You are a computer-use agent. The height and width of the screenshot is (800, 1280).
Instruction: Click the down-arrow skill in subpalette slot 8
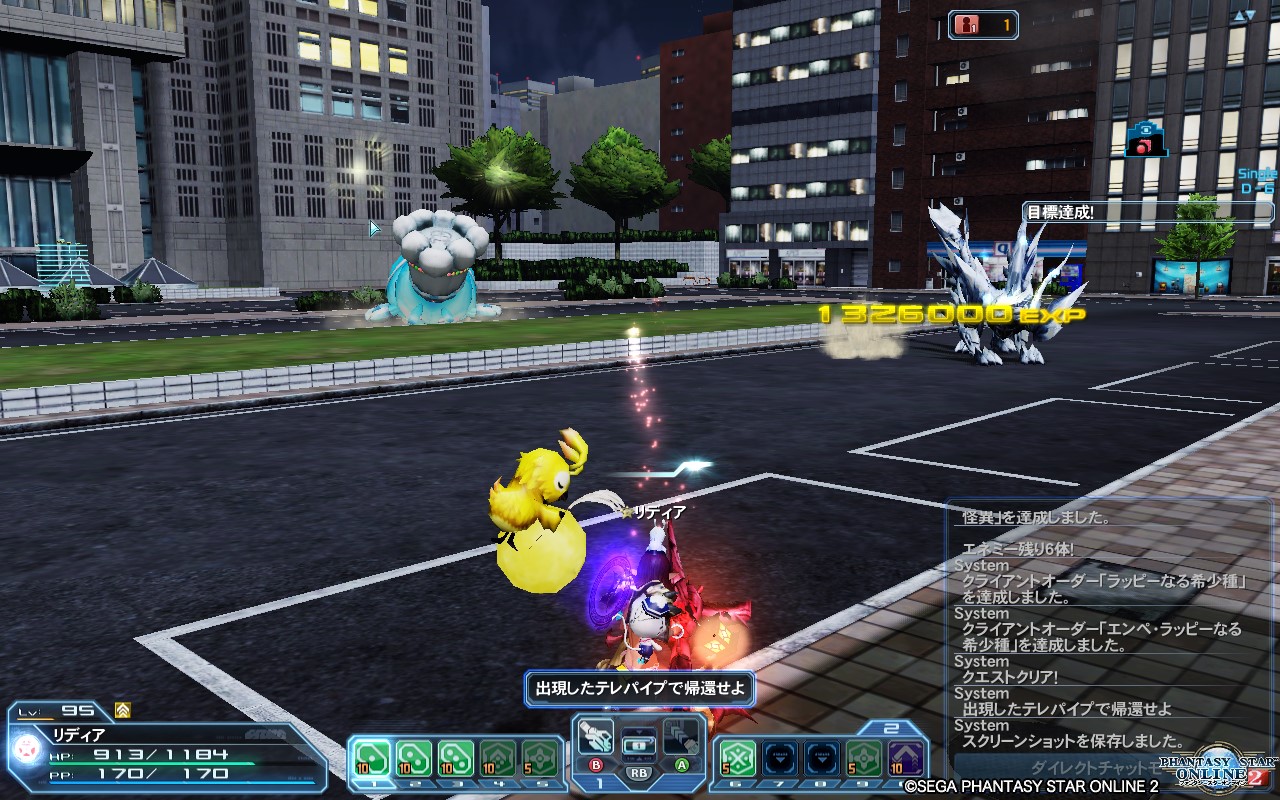click(820, 757)
